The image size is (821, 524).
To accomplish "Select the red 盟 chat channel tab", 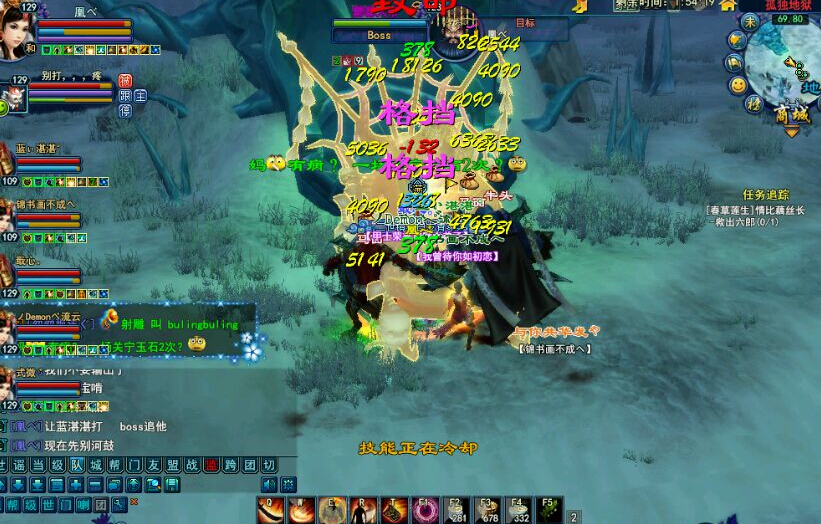I will click(x=211, y=465).
